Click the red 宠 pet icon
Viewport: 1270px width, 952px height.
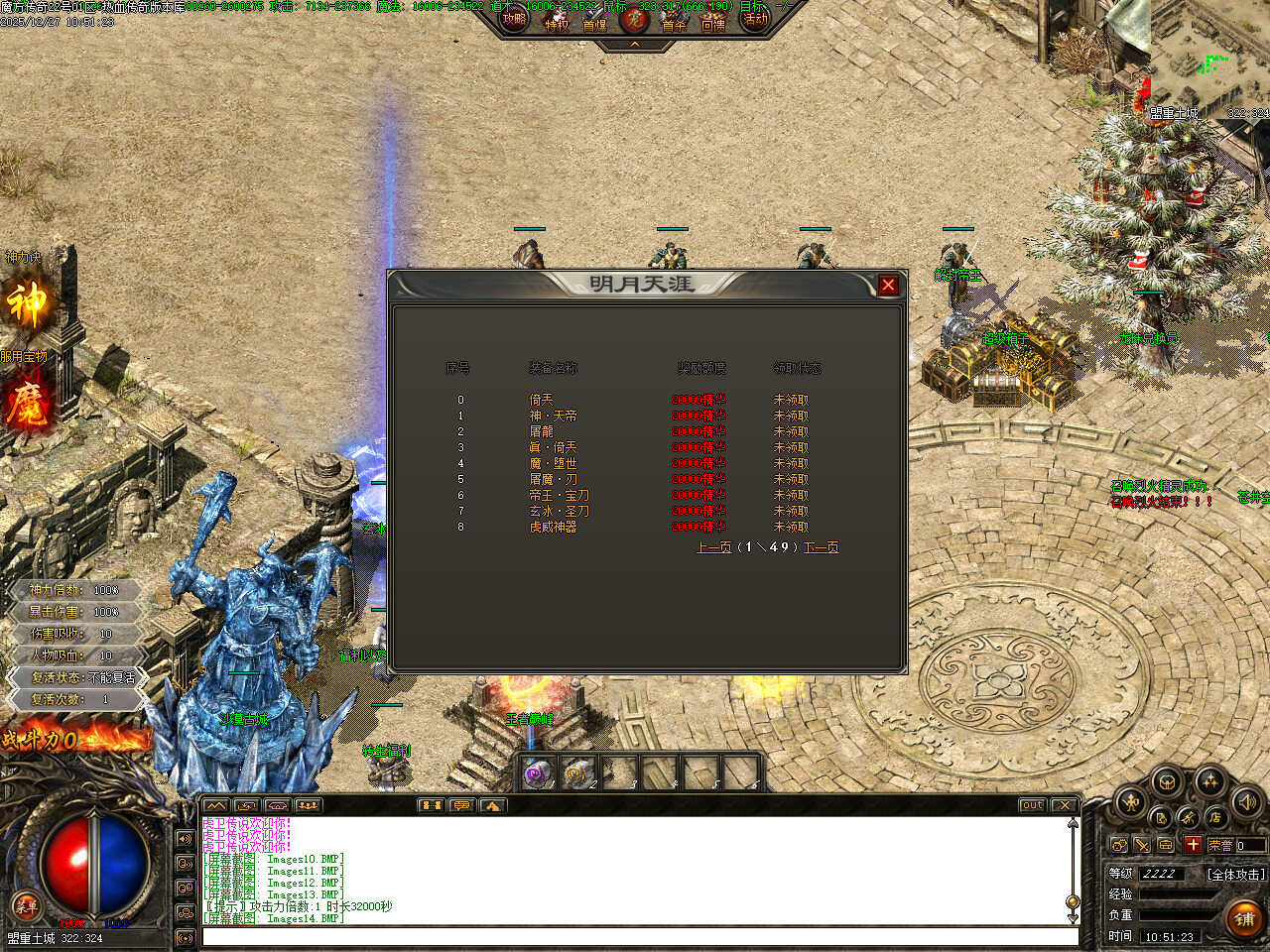634,19
